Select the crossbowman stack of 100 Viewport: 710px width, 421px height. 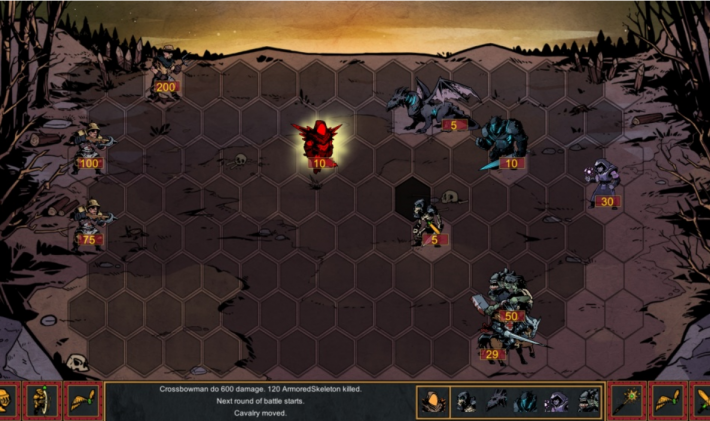[90, 145]
